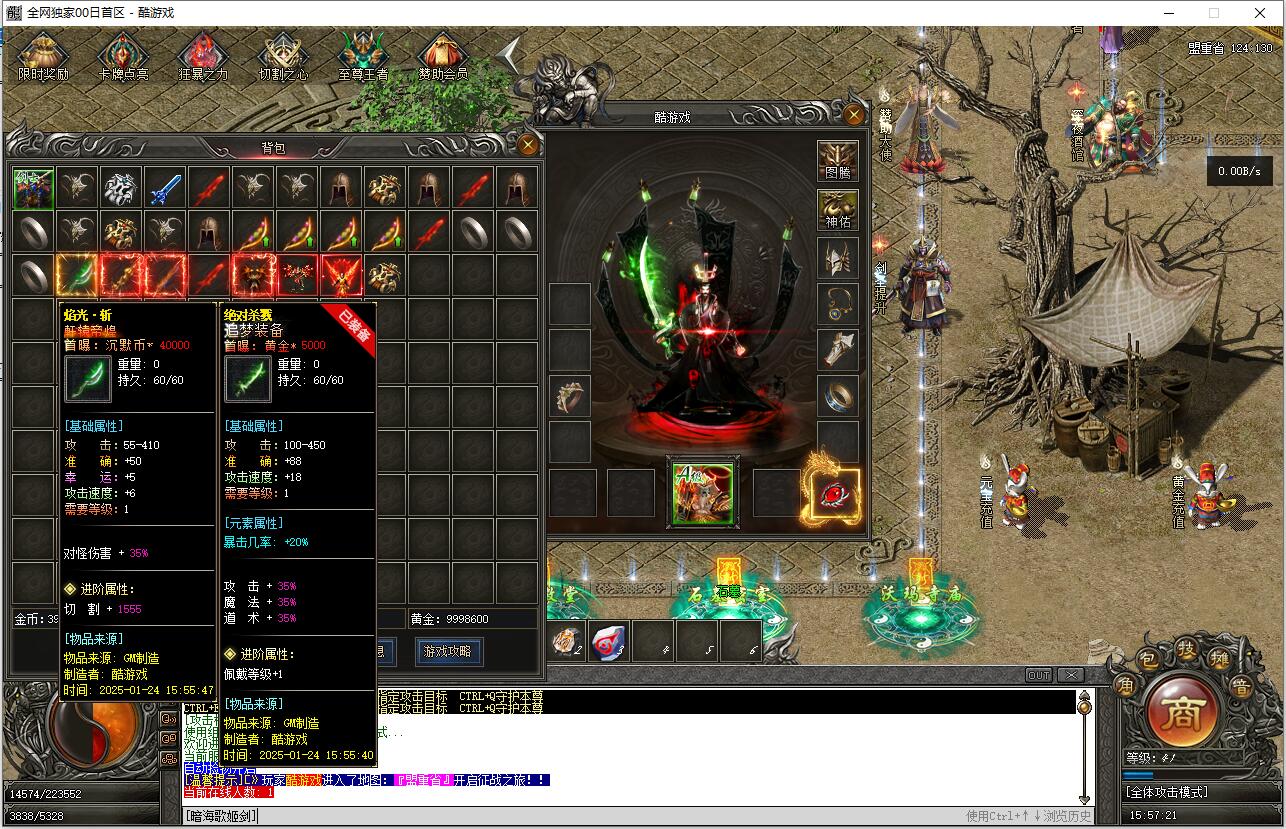Screen dimensions: 1286x829
Task: Select the 图腾 totem button
Action: 838,162
